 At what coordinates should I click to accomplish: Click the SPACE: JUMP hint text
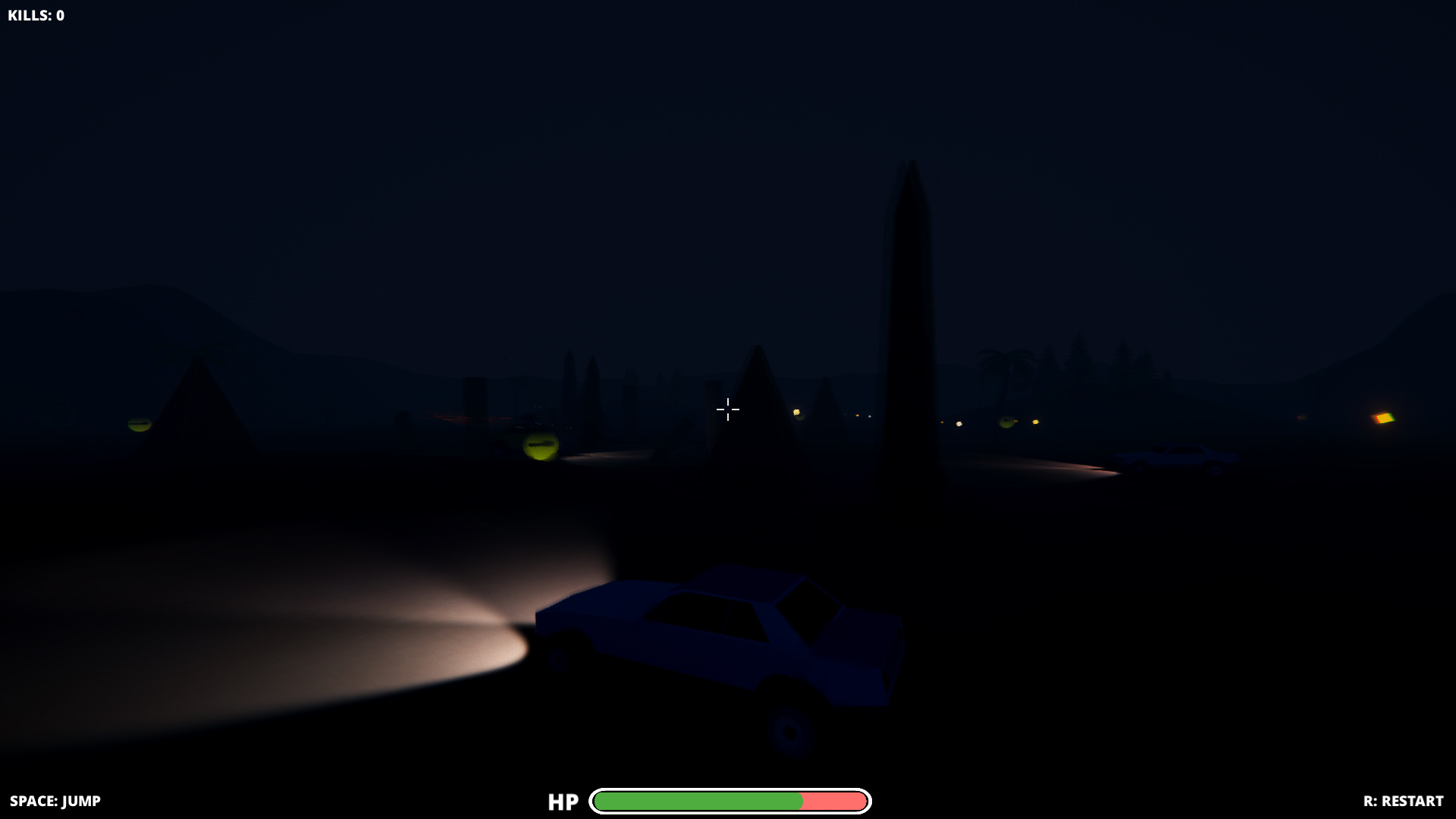click(x=56, y=800)
